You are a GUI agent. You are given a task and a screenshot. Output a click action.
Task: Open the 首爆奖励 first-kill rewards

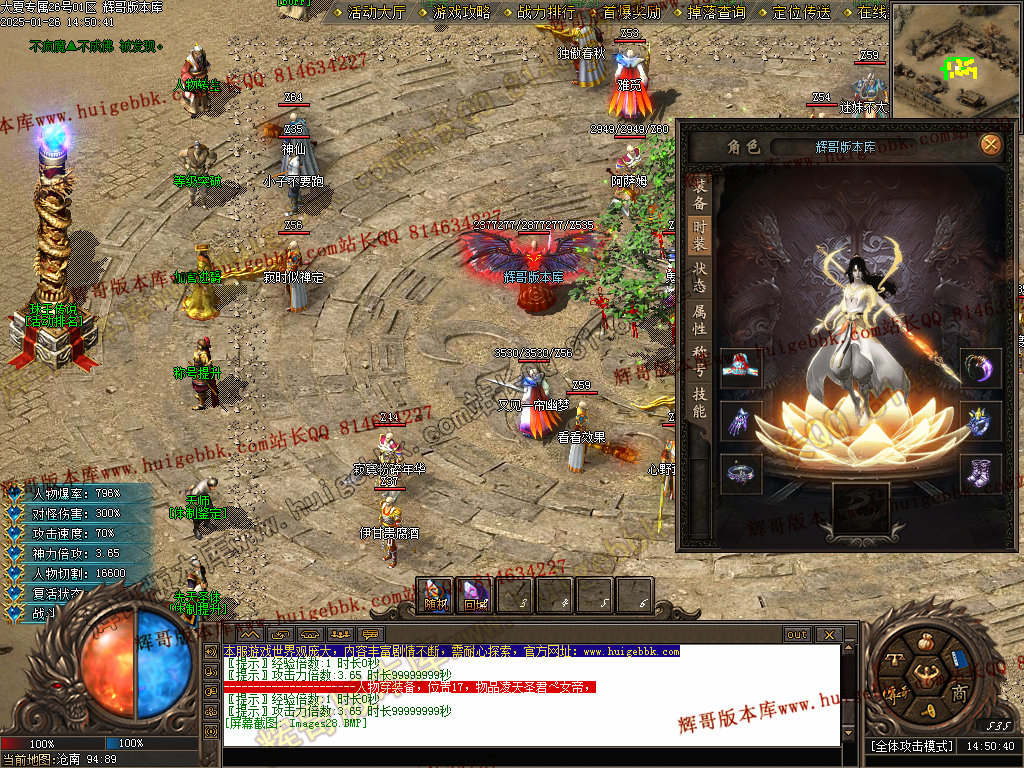[x=631, y=13]
